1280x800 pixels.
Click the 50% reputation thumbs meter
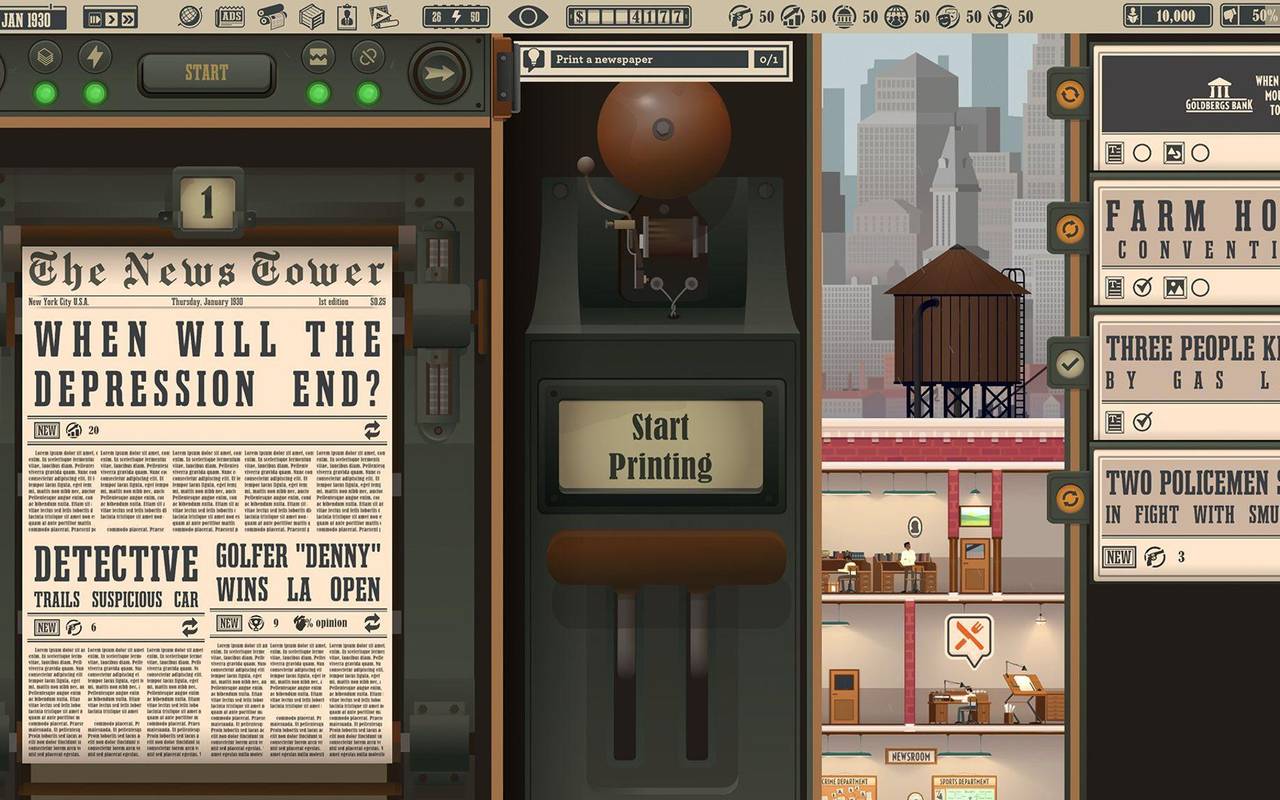[1243, 14]
